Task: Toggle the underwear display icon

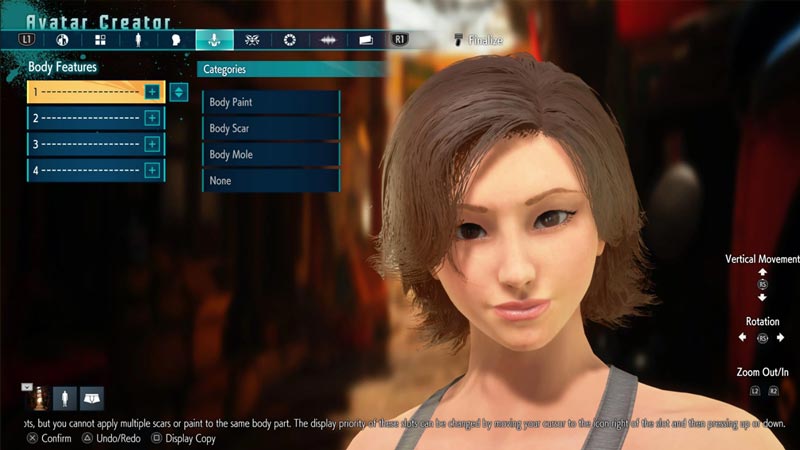Action: [x=92, y=397]
